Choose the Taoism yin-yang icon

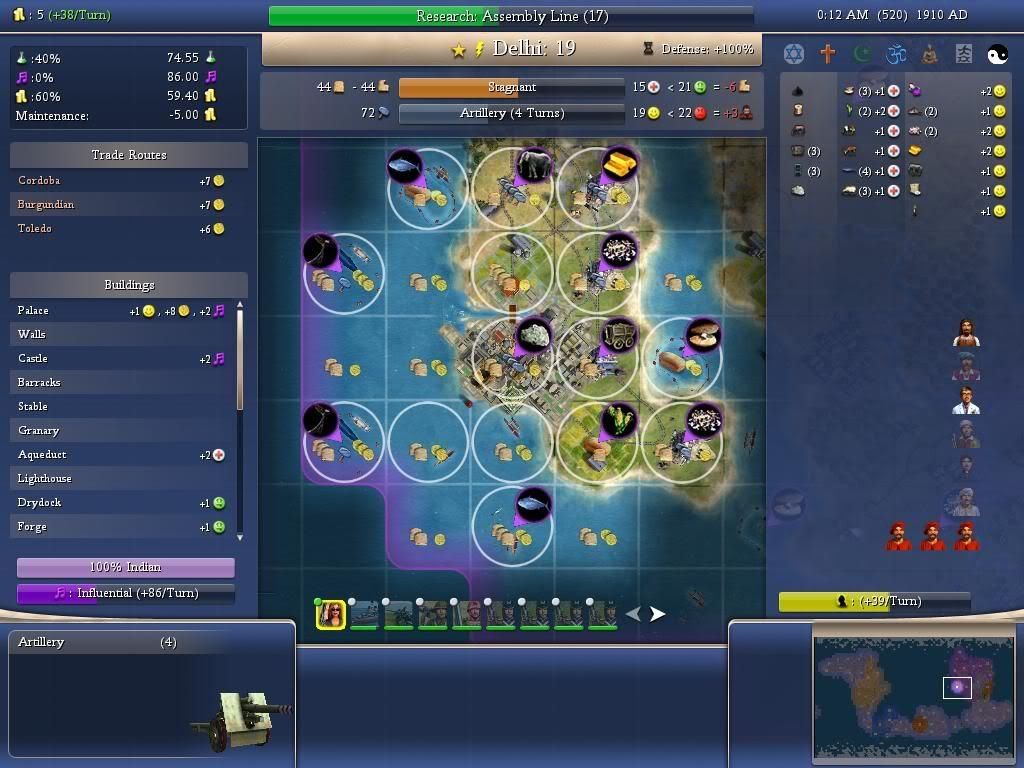(x=997, y=53)
